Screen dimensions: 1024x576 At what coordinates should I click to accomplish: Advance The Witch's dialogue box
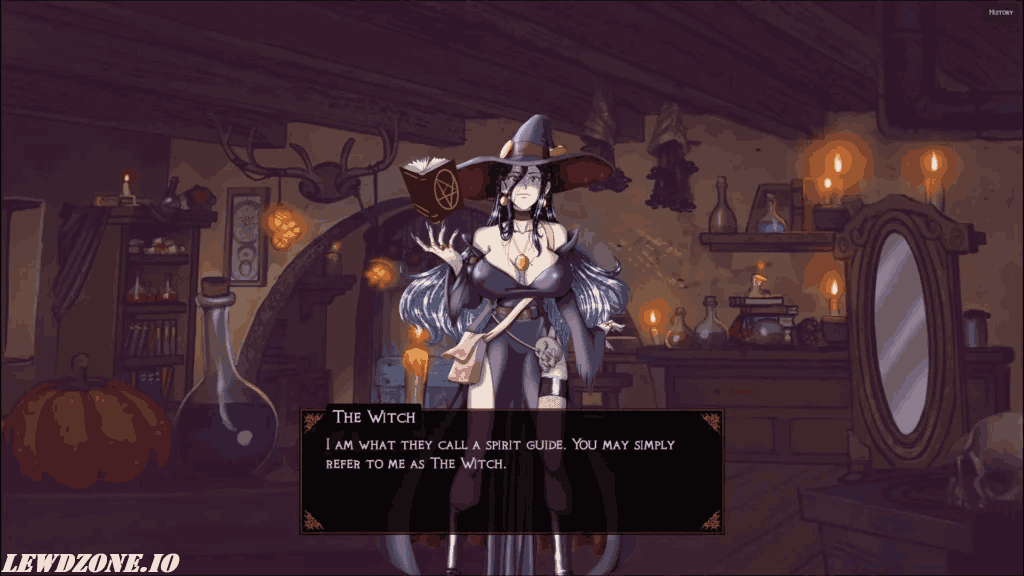tap(512, 470)
